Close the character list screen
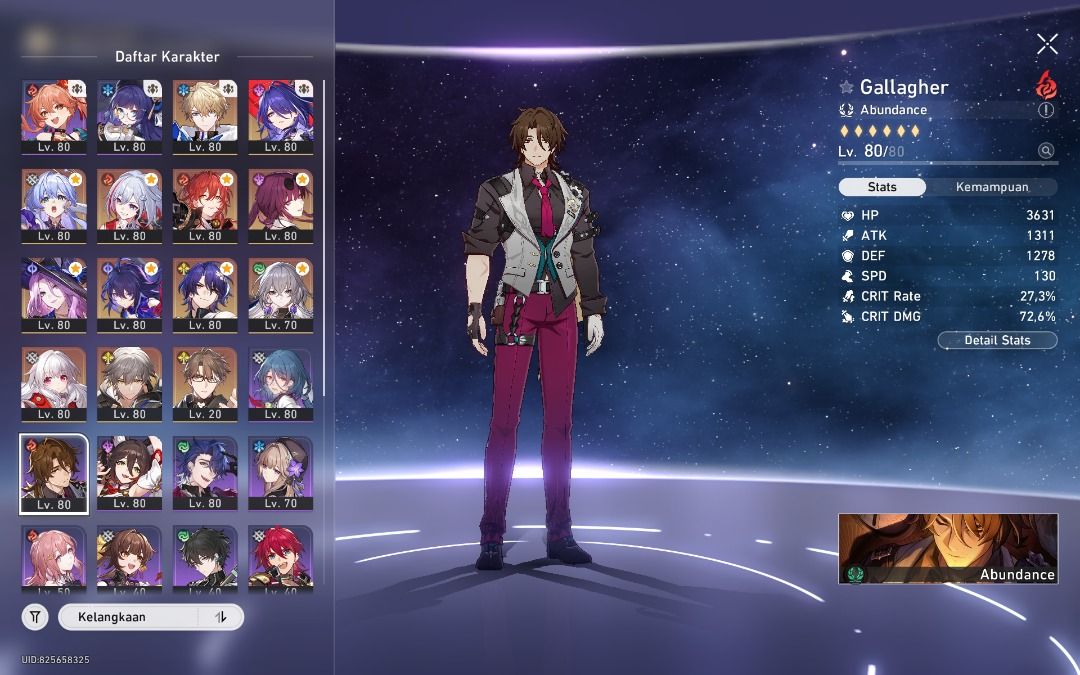This screenshot has height=675, width=1080. click(x=1047, y=43)
